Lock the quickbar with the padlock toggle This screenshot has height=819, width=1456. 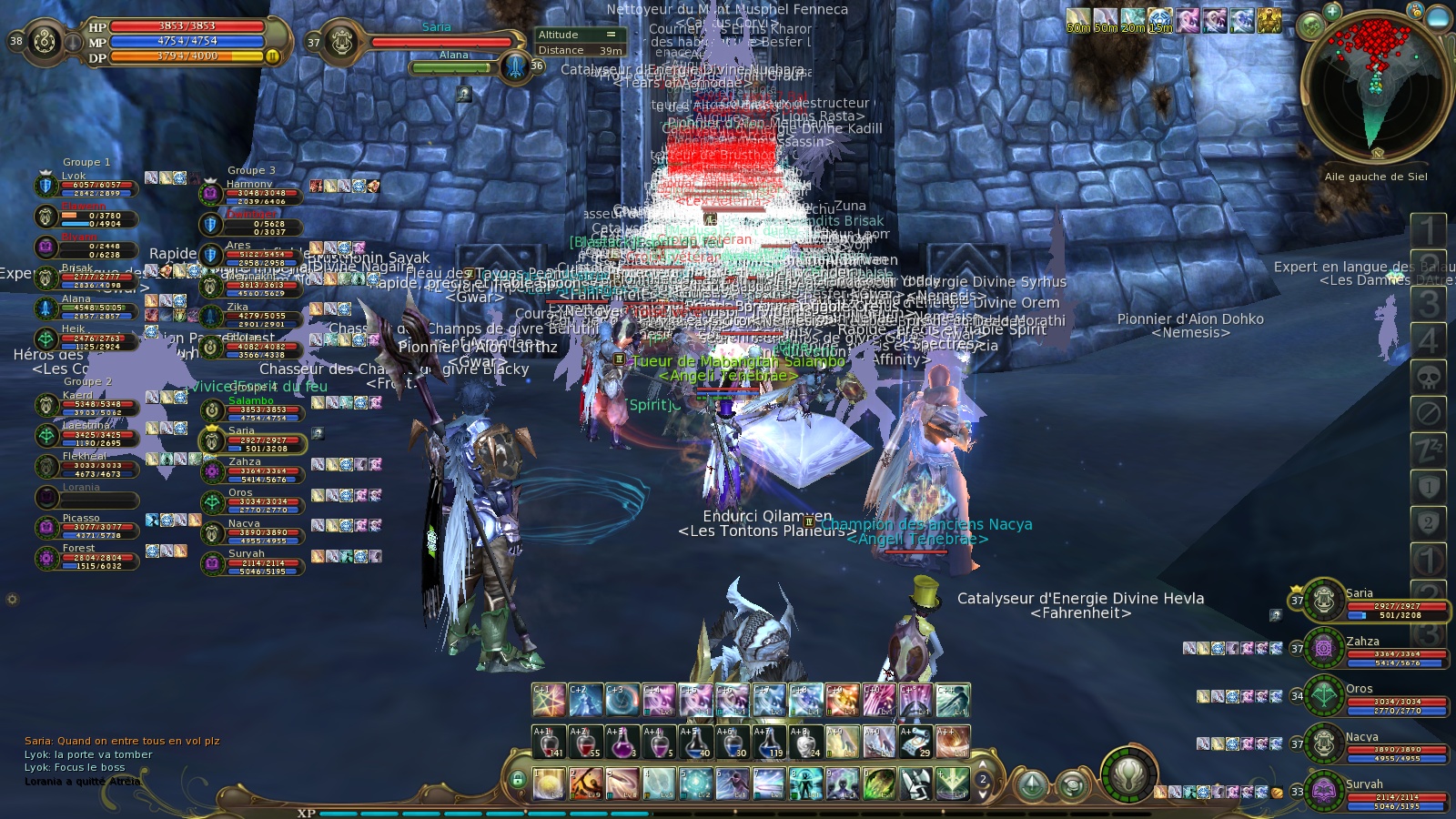point(519,779)
